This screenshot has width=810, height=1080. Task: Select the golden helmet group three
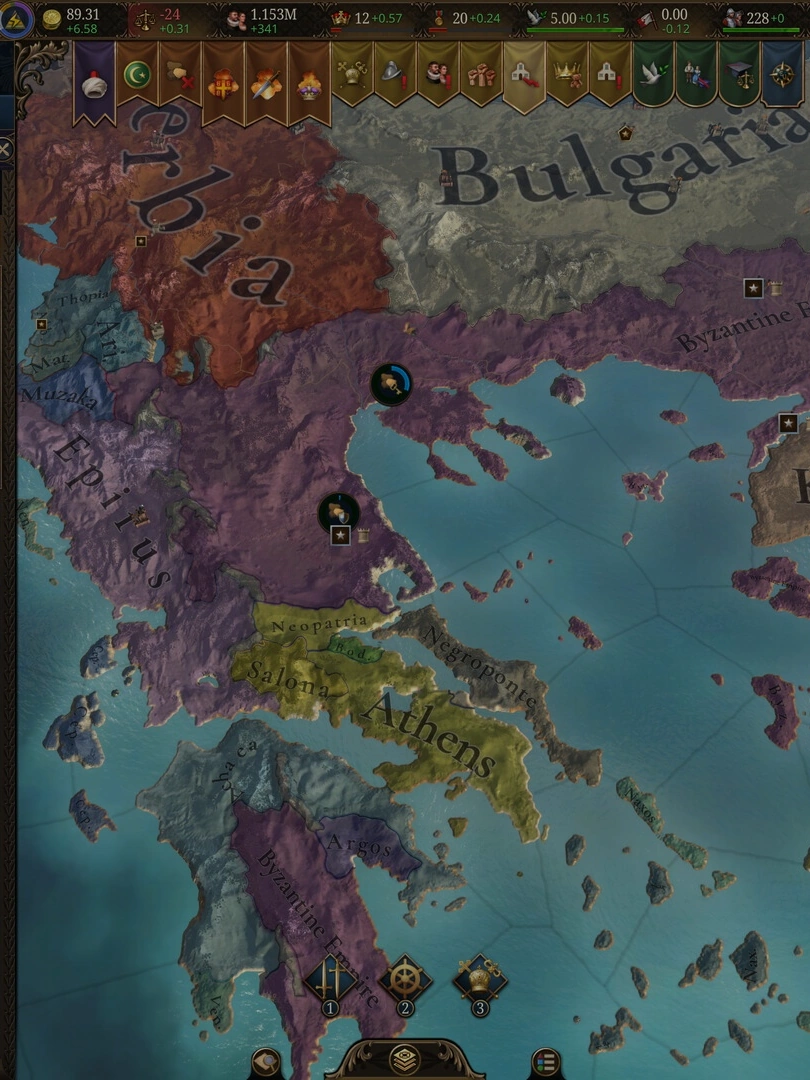pyautogui.click(x=480, y=980)
